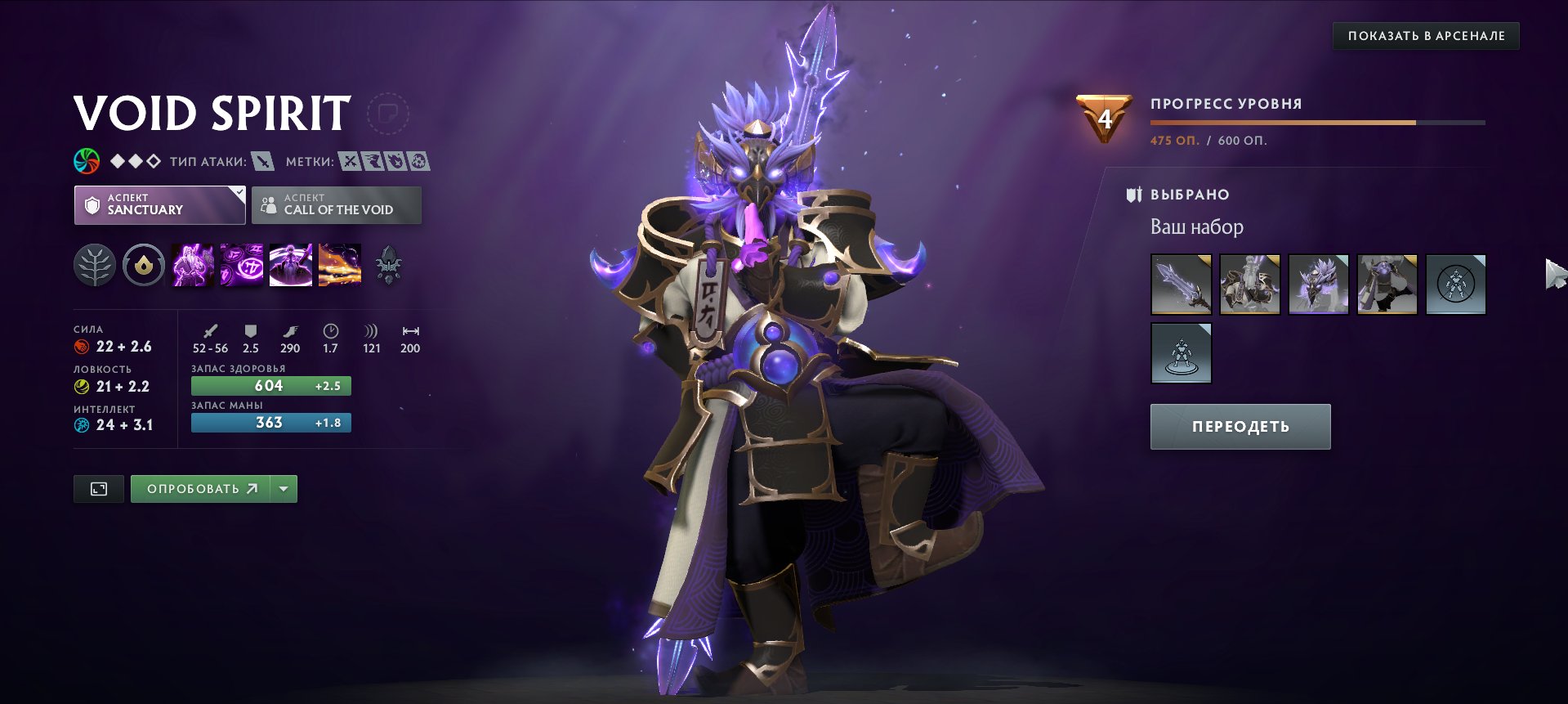Open the Sanctuary aspect dropdown arrow
Screen dimensions: 1568x704
click(238, 194)
